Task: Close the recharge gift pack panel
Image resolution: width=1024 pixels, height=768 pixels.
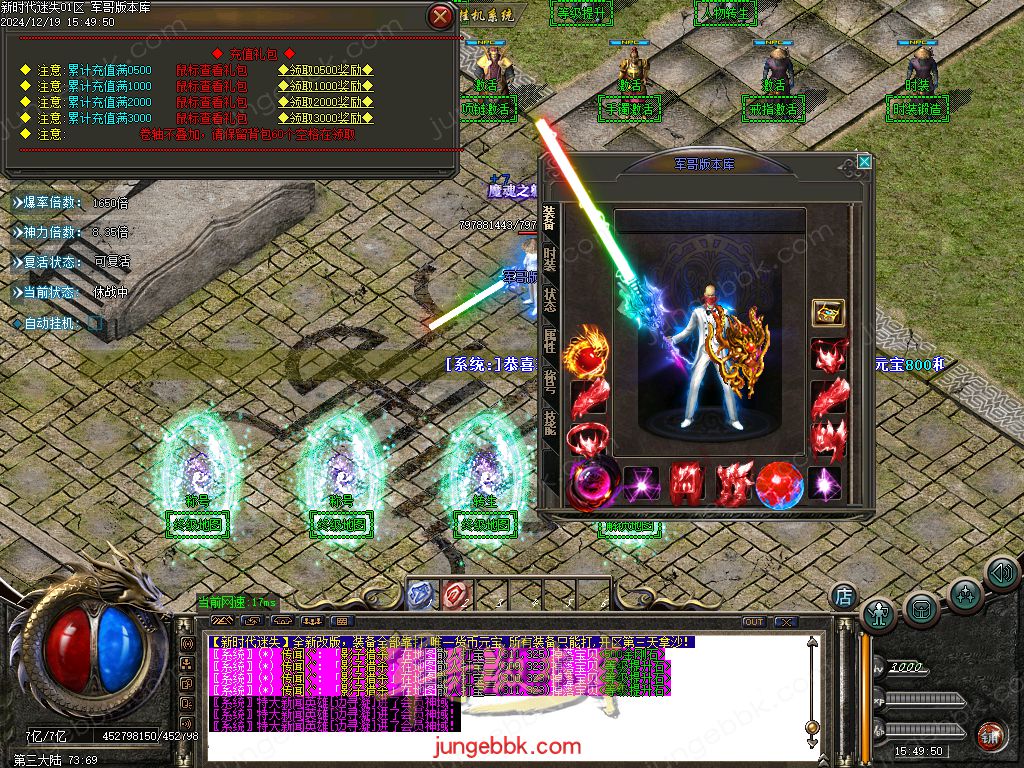Action: pyautogui.click(x=439, y=17)
